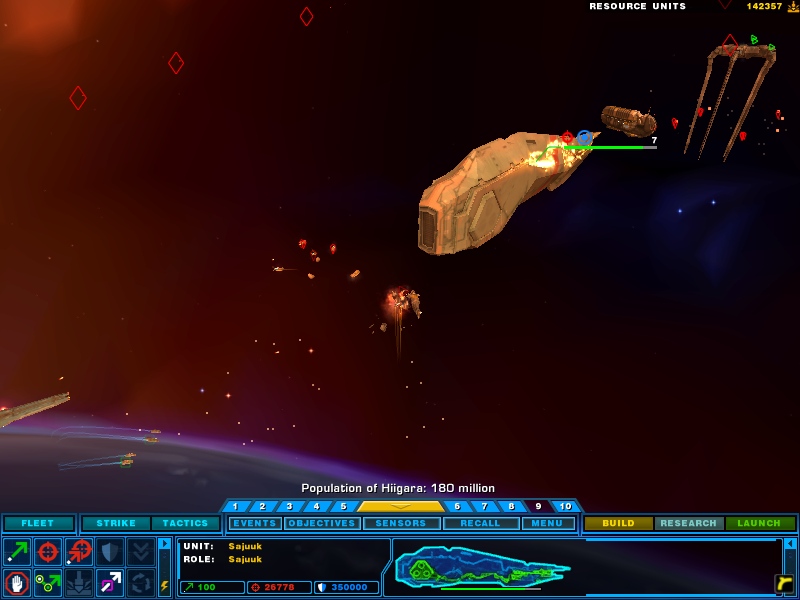
Task: Activate the green arrow Move command
Action: [x=17, y=551]
